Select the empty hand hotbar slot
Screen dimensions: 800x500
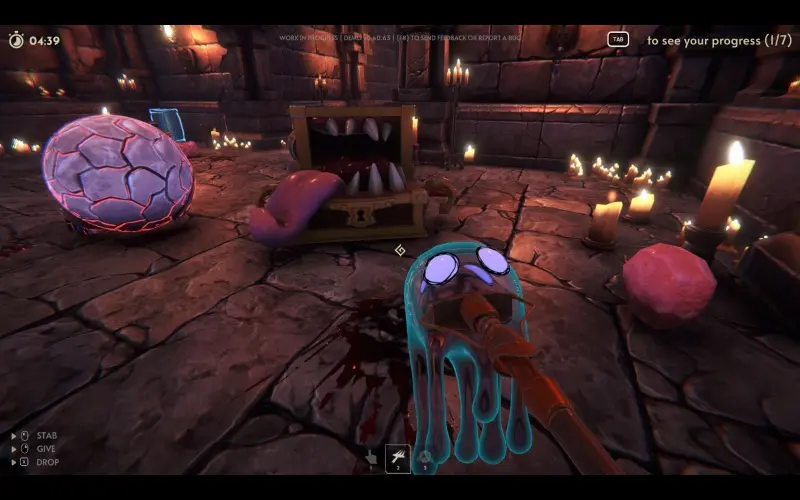pos(371,457)
